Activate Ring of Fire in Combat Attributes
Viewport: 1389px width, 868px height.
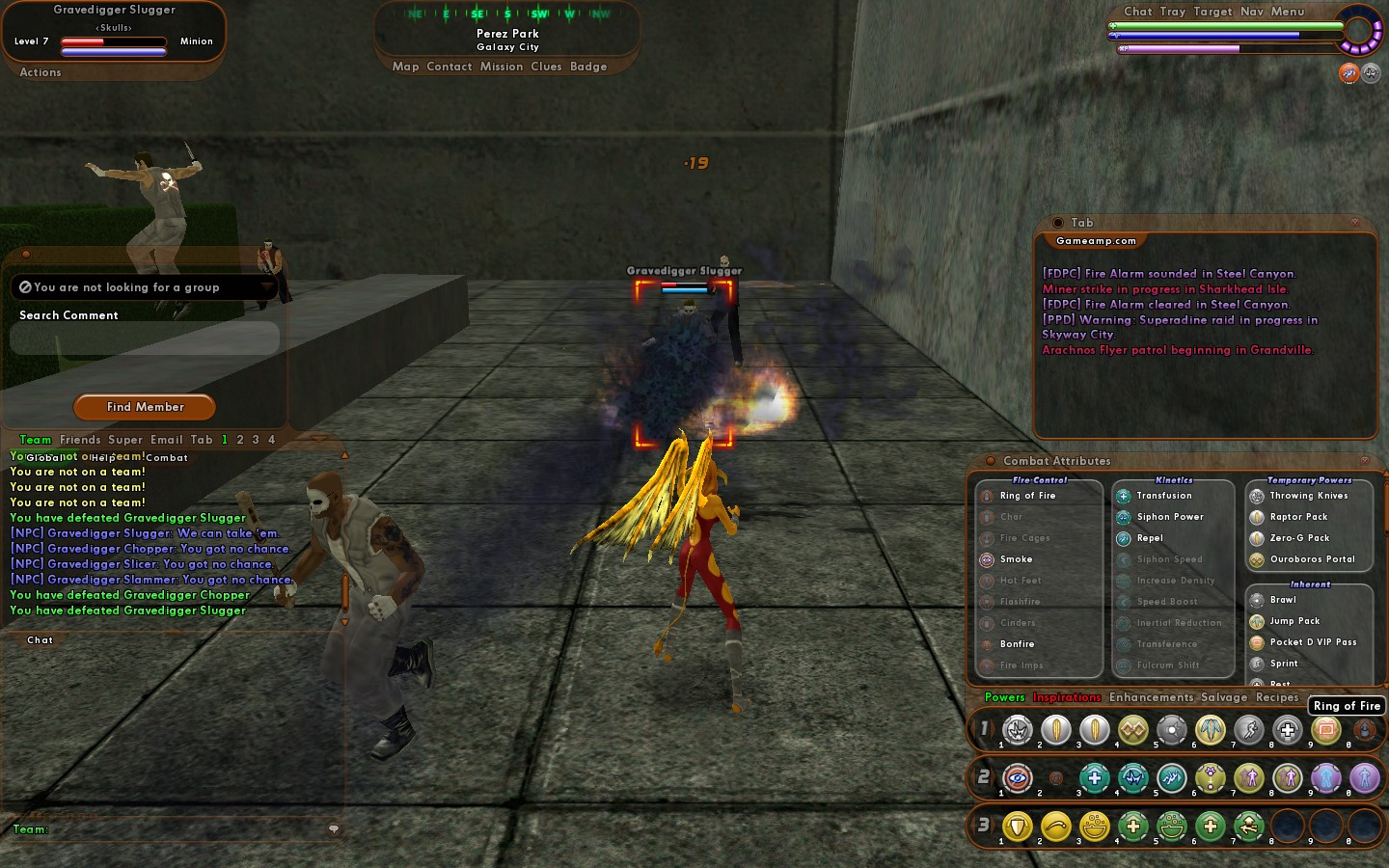click(1027, 496)
